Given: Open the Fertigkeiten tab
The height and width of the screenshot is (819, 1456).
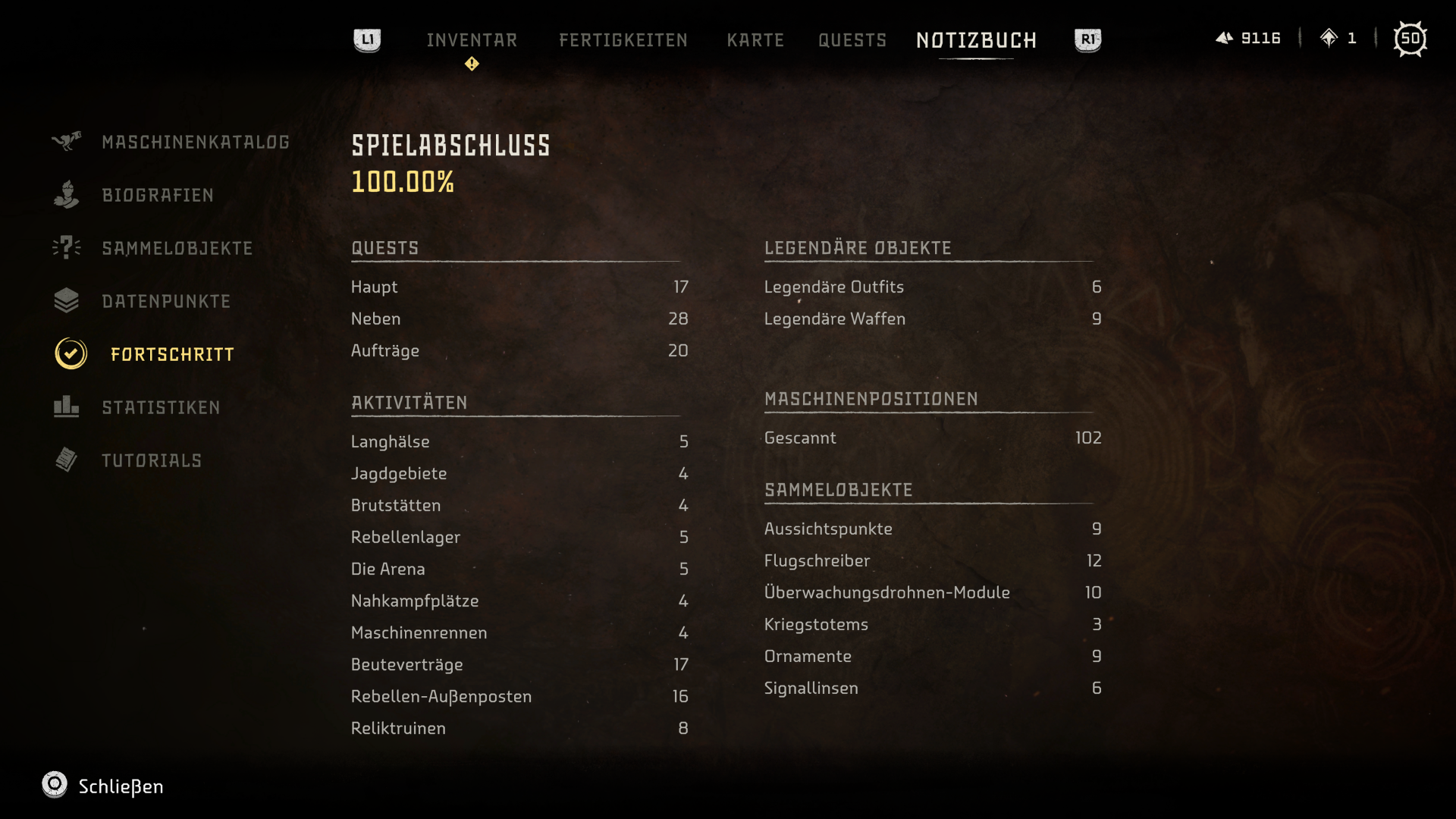Looking at the screenshot, I should tap(623, 40).
